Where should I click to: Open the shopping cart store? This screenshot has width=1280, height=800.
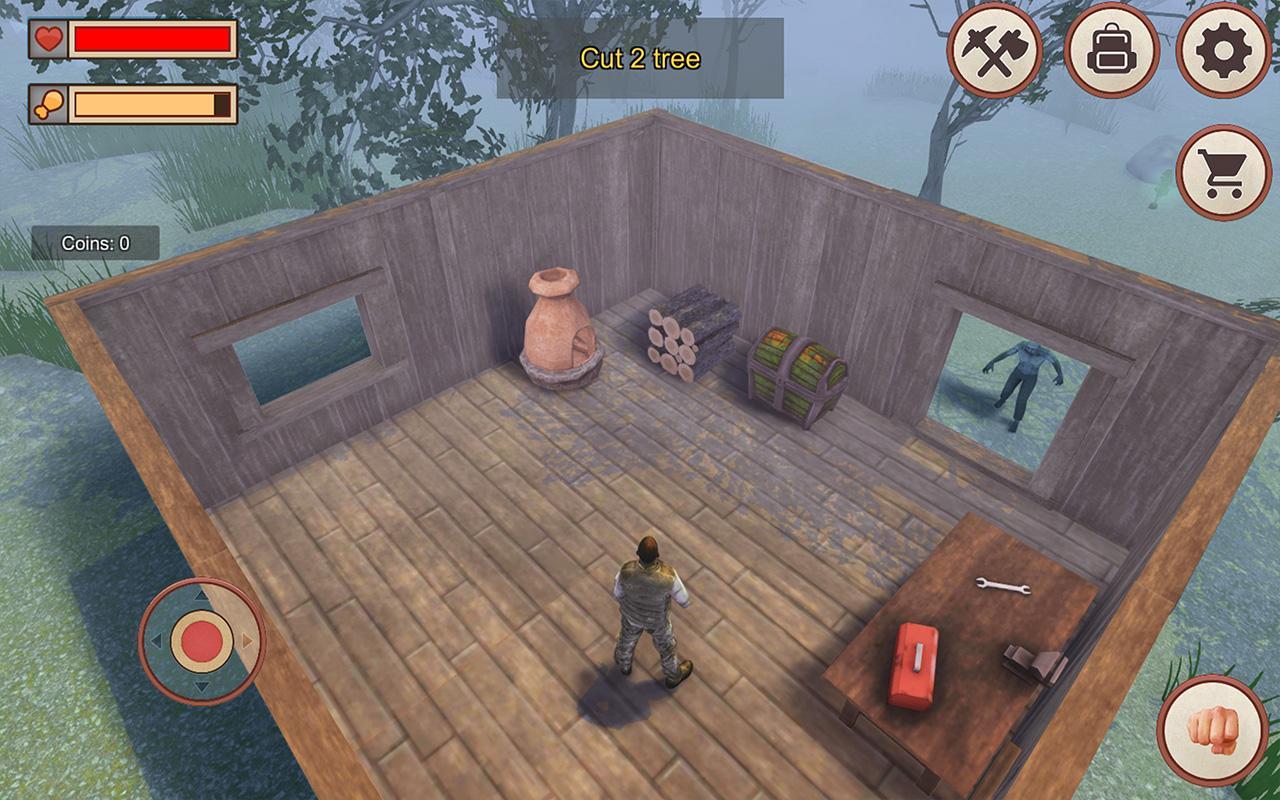click(x=1224, y=173)
